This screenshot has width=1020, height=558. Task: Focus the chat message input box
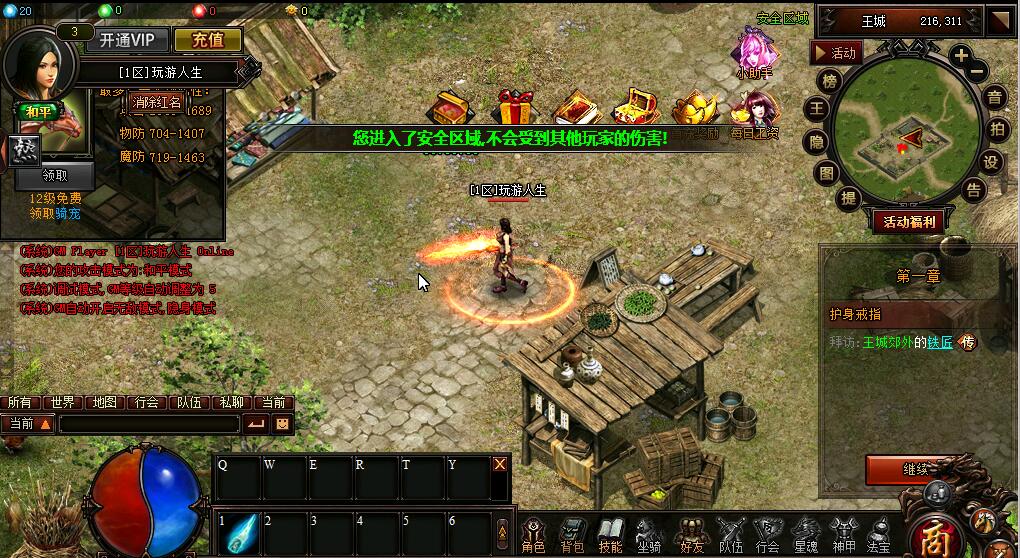(150, 424)
